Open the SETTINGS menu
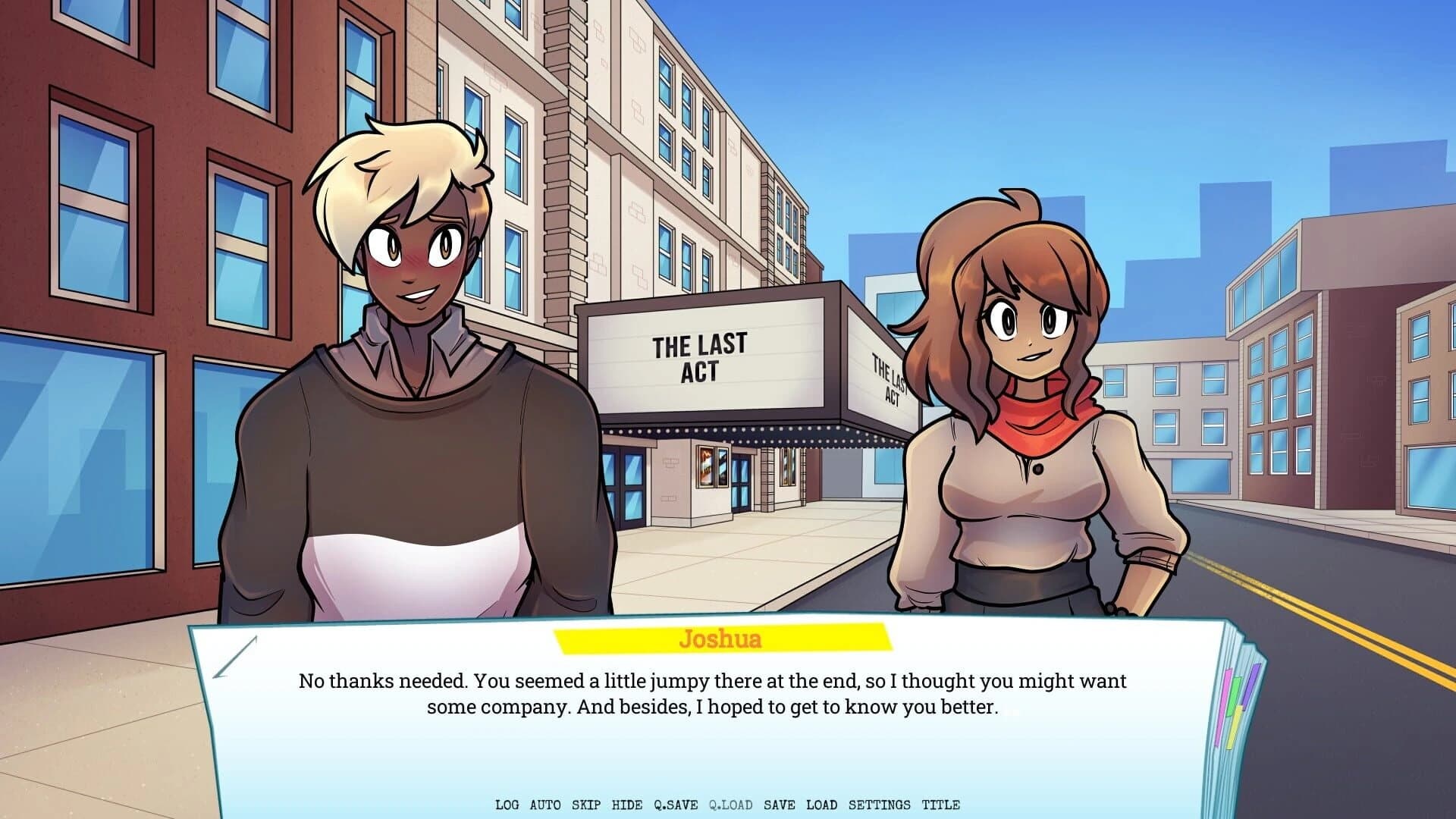Screen dimensions: 1456x819 (x=880, y=805)
